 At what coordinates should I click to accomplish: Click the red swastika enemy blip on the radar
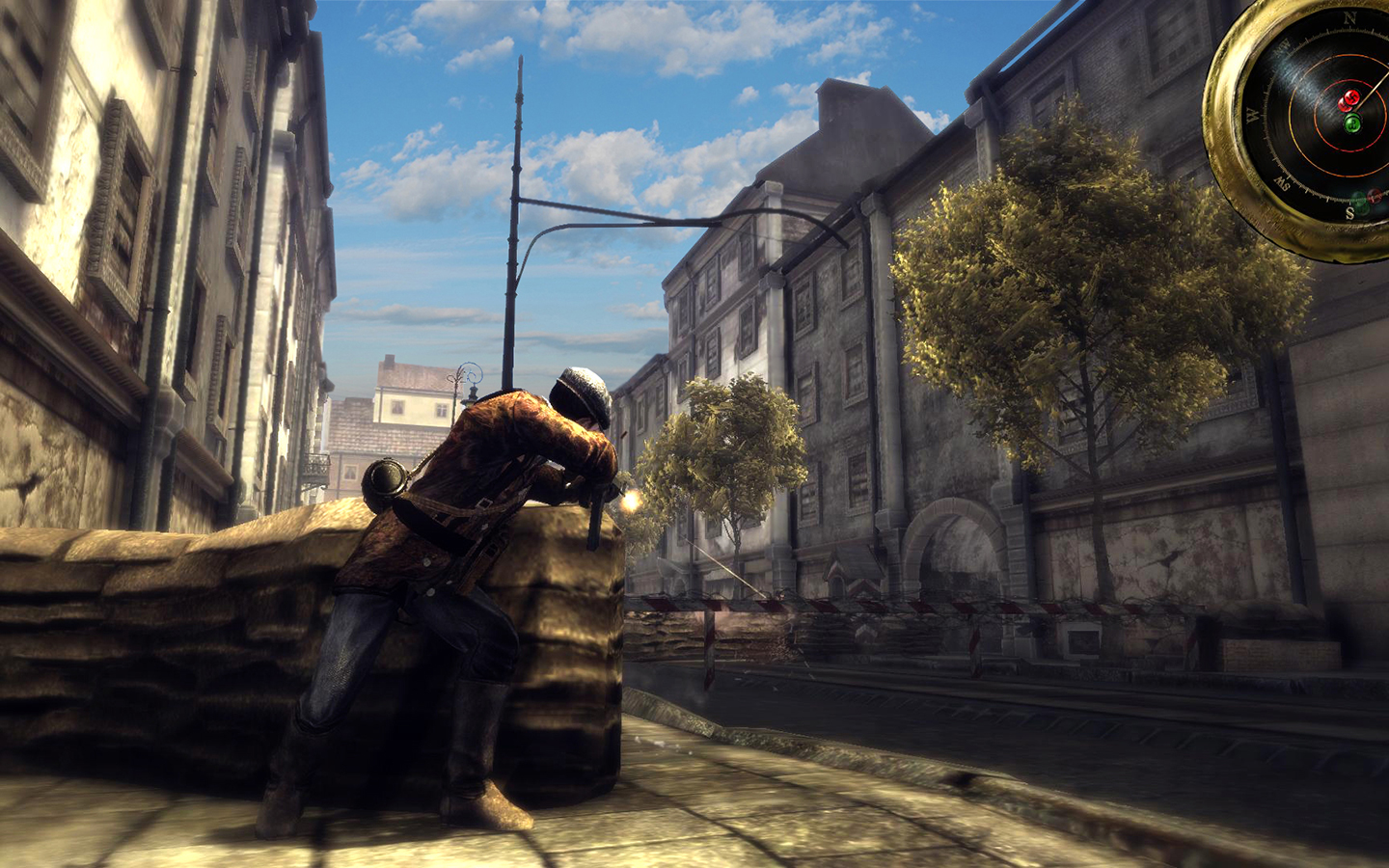(x=1352, y=96)
